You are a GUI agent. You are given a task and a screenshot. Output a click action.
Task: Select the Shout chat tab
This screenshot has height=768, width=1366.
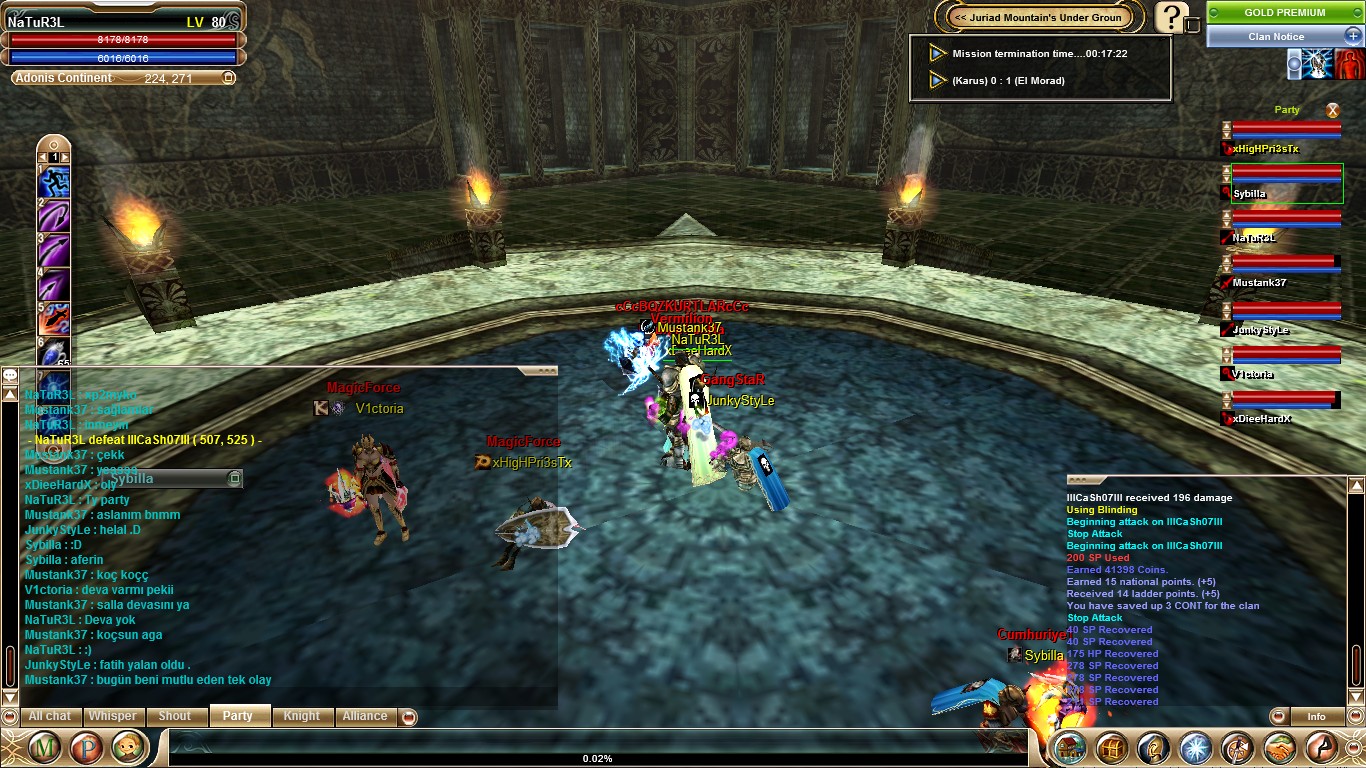(174, 716)
